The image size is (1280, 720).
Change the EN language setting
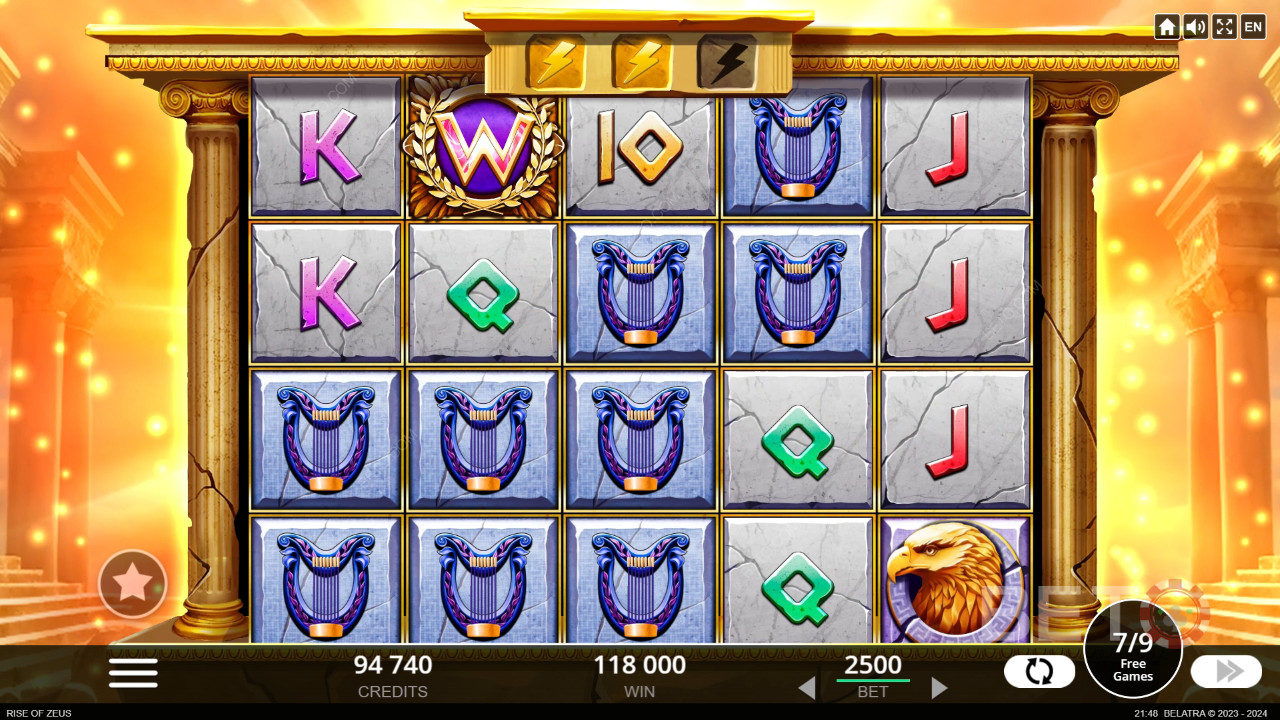[x=1253, y=27]
